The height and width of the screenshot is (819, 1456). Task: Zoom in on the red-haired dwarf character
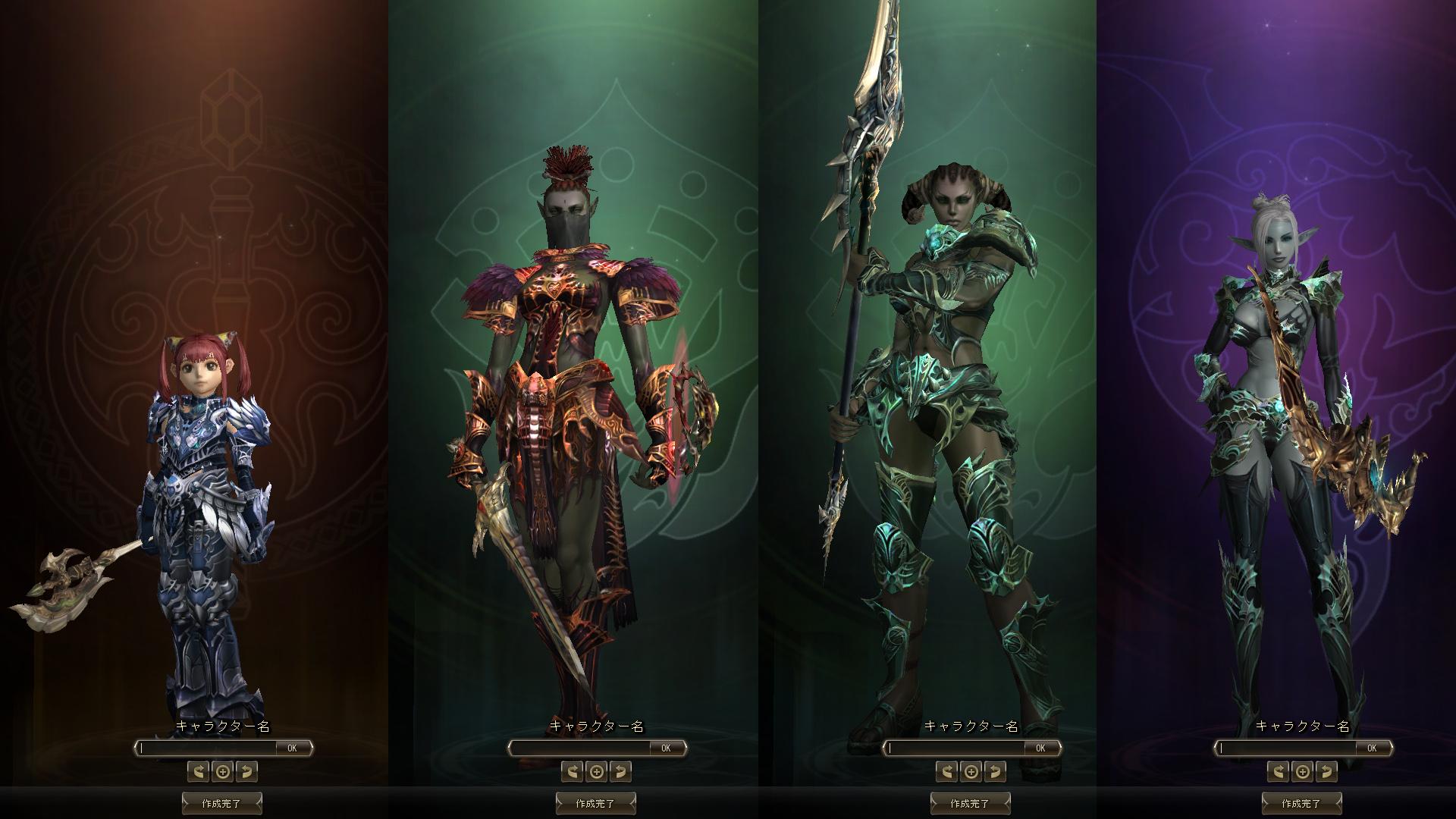click(222, 772)
